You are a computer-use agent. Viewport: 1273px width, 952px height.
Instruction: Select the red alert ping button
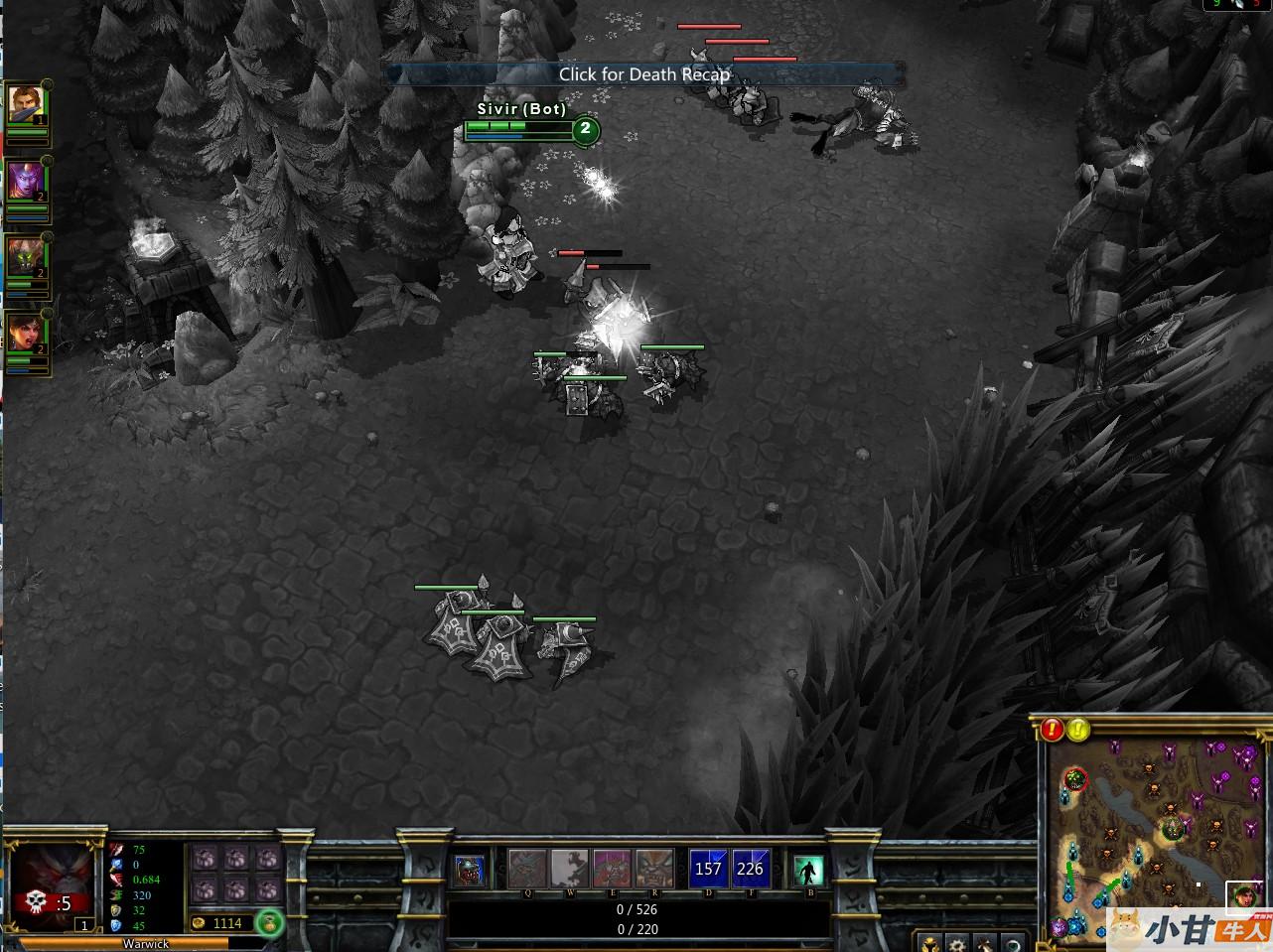(x=1053, y=731)
